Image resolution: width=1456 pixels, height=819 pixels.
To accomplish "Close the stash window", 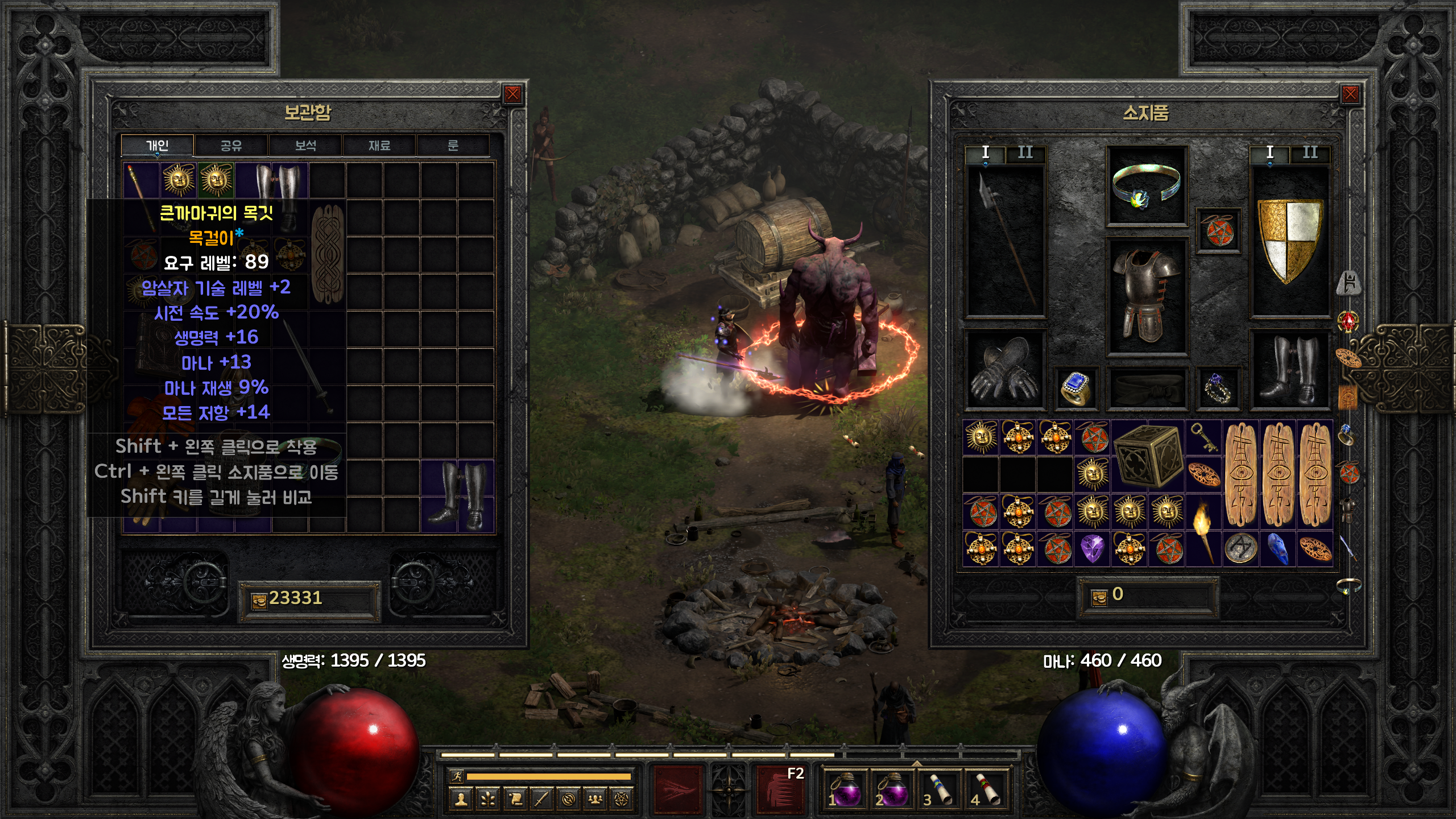I will point(512,94).
